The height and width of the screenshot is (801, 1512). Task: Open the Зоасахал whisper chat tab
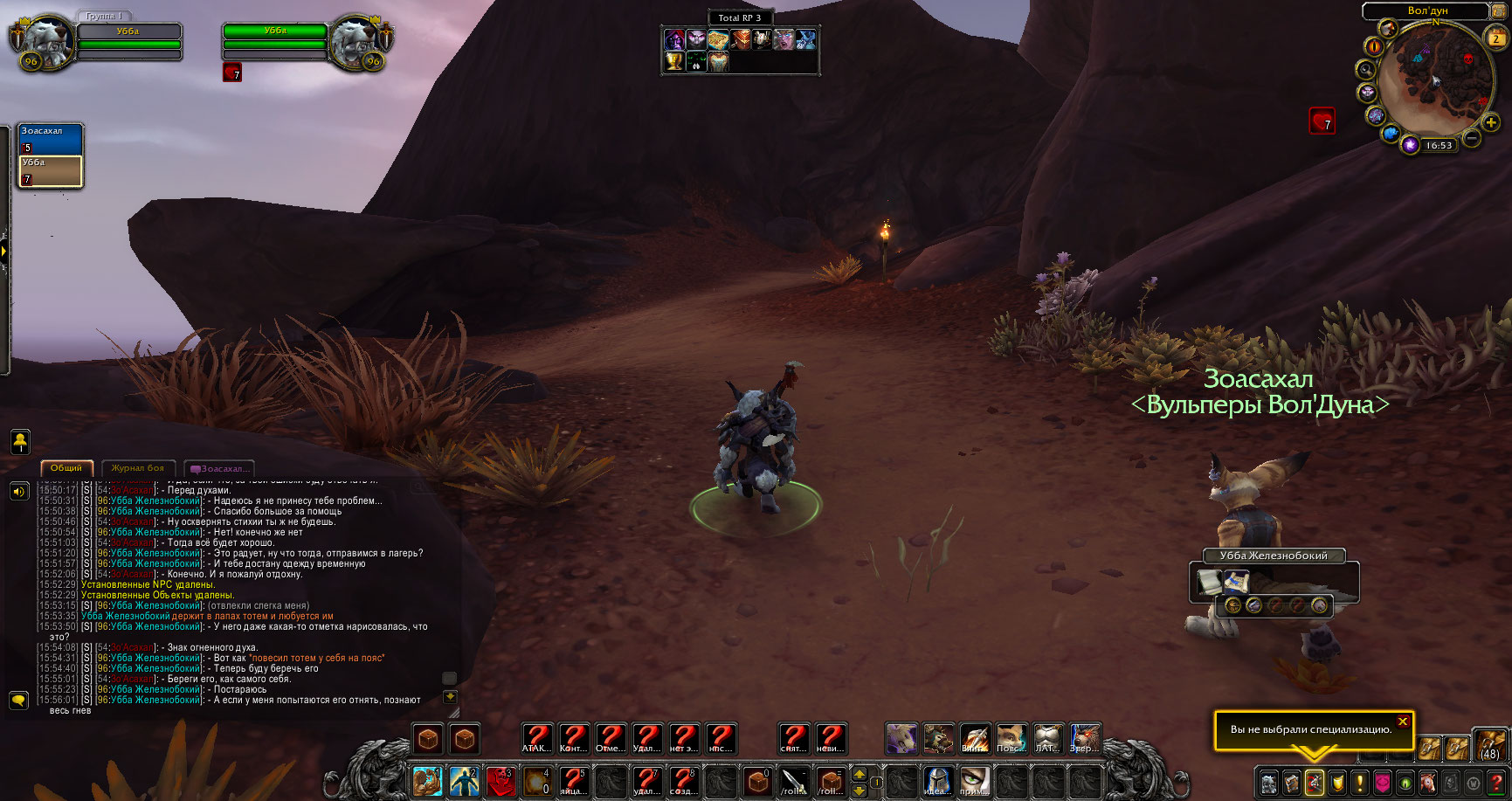(223, 469)
